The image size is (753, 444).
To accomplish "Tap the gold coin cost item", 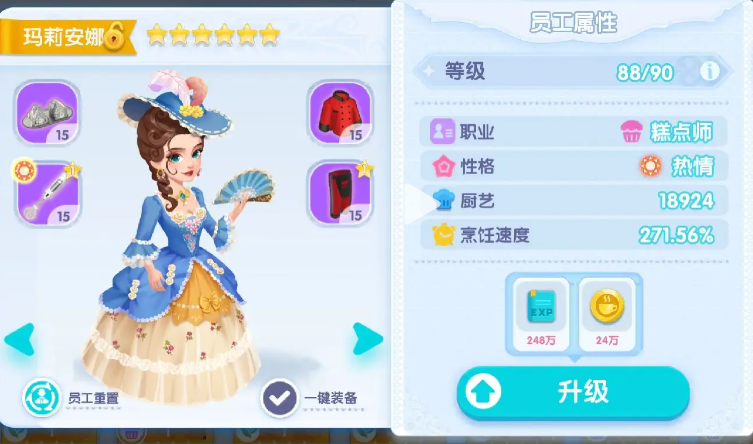I will 605,311.
